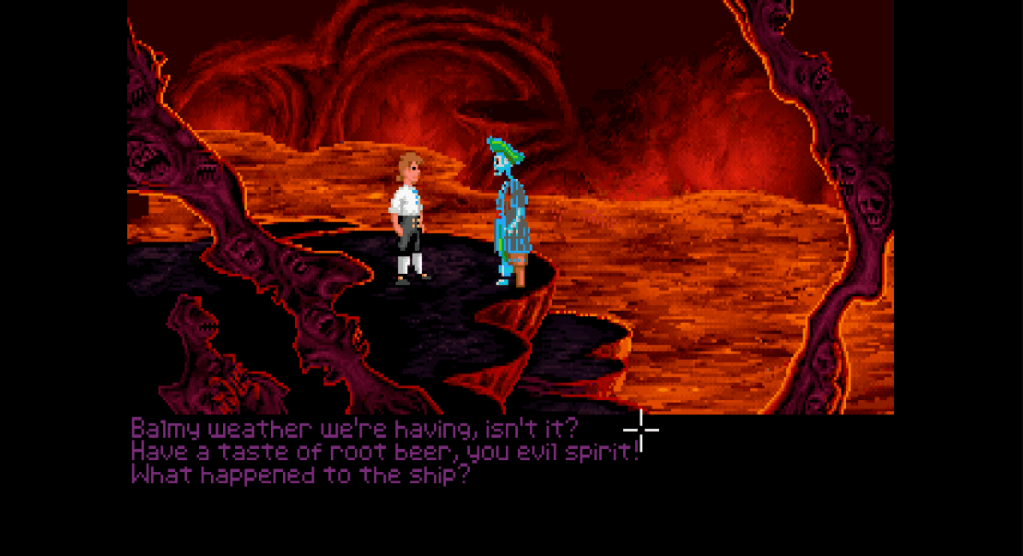This screenshot has height=556, width=1023.
Task: Choose the 'Balmy weather we're having' reply
Action: (x=354, y=428)
